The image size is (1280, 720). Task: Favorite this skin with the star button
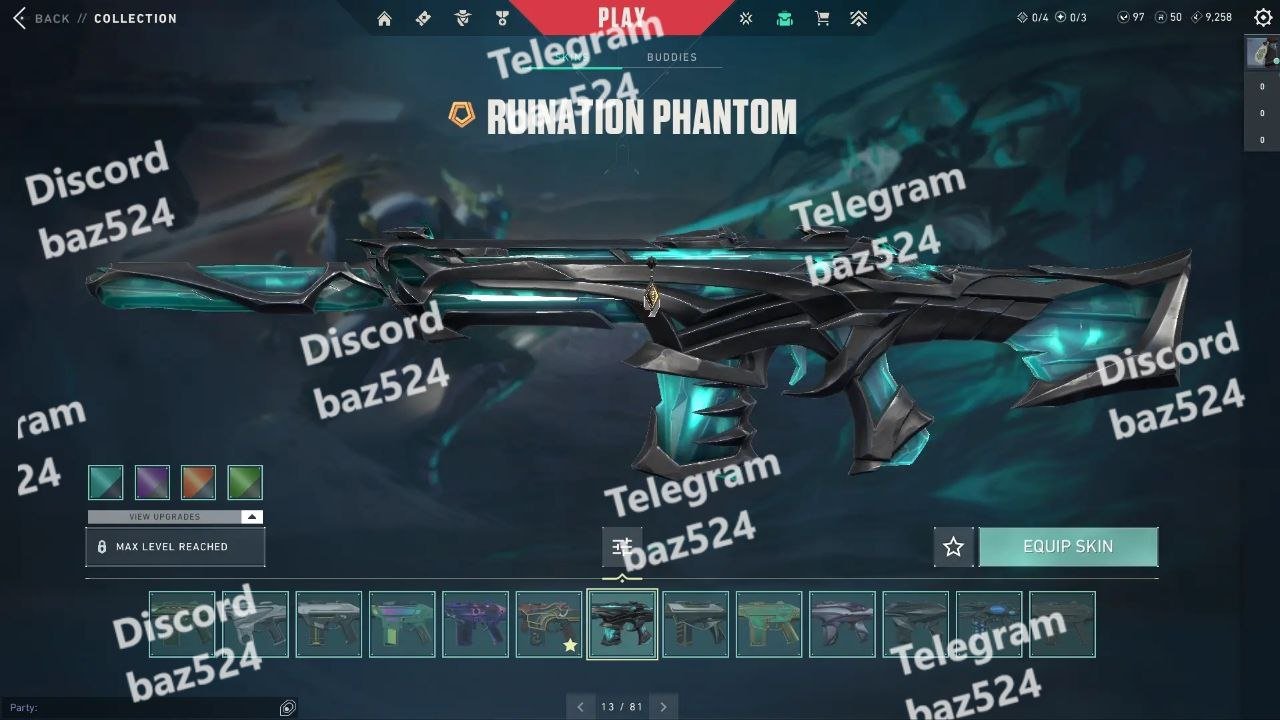click(x=953, y=547)
